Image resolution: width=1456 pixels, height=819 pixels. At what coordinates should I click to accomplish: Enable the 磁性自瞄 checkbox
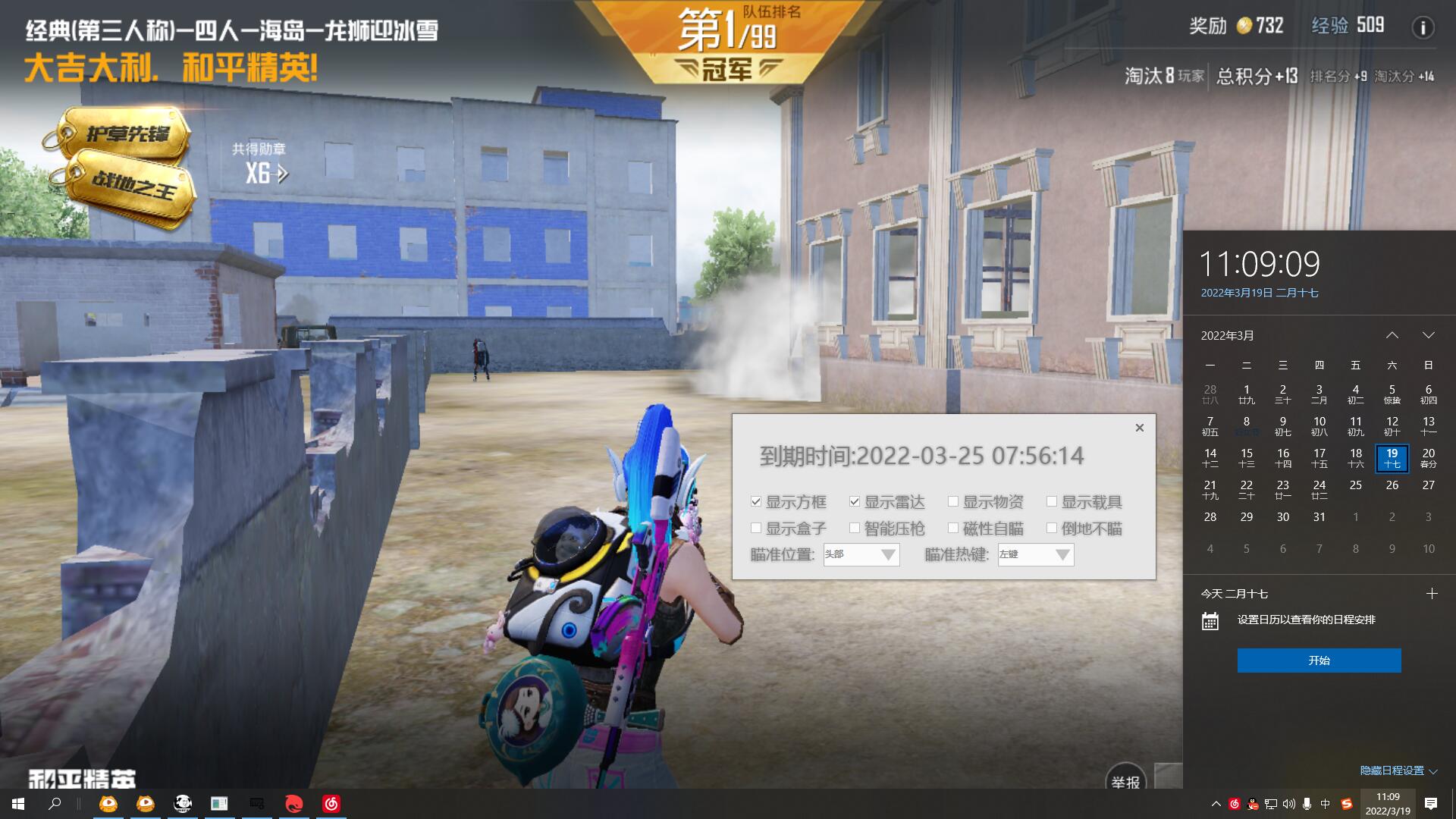point(952,529)
